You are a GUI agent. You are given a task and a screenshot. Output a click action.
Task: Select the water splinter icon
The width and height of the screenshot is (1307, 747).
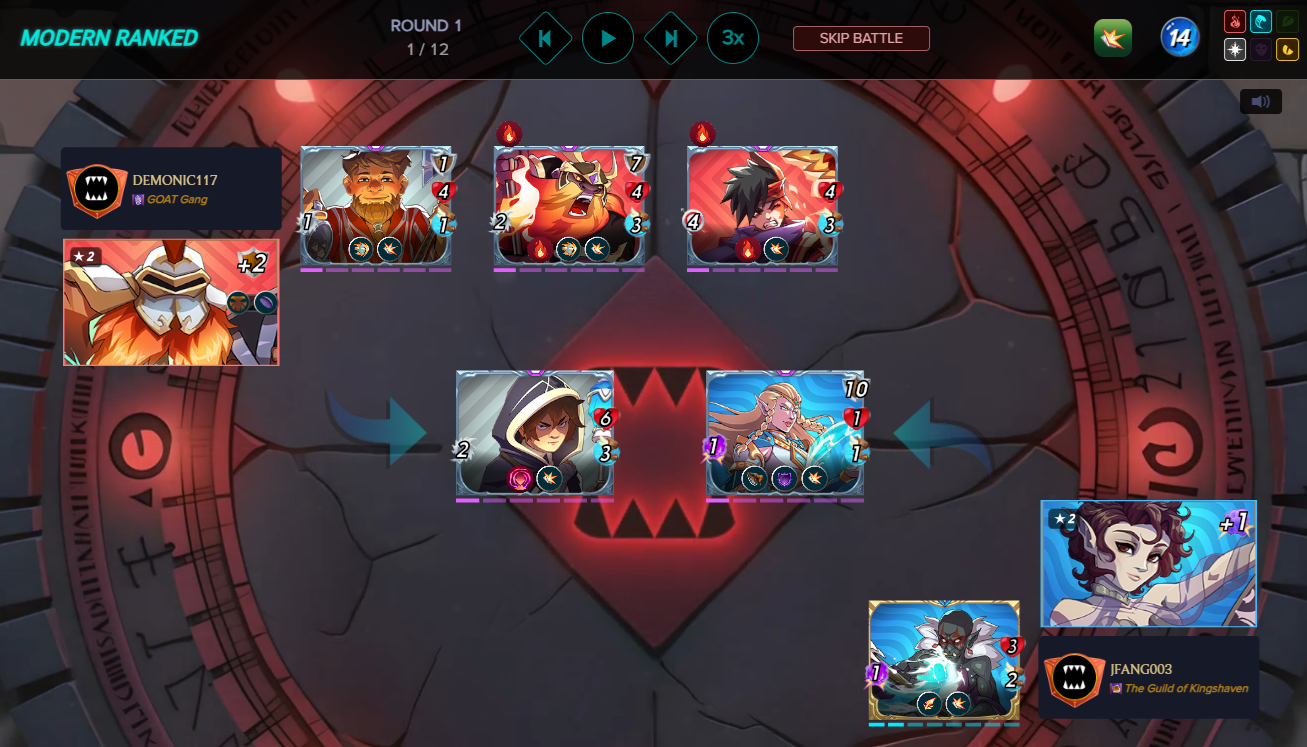point(1261,21)
